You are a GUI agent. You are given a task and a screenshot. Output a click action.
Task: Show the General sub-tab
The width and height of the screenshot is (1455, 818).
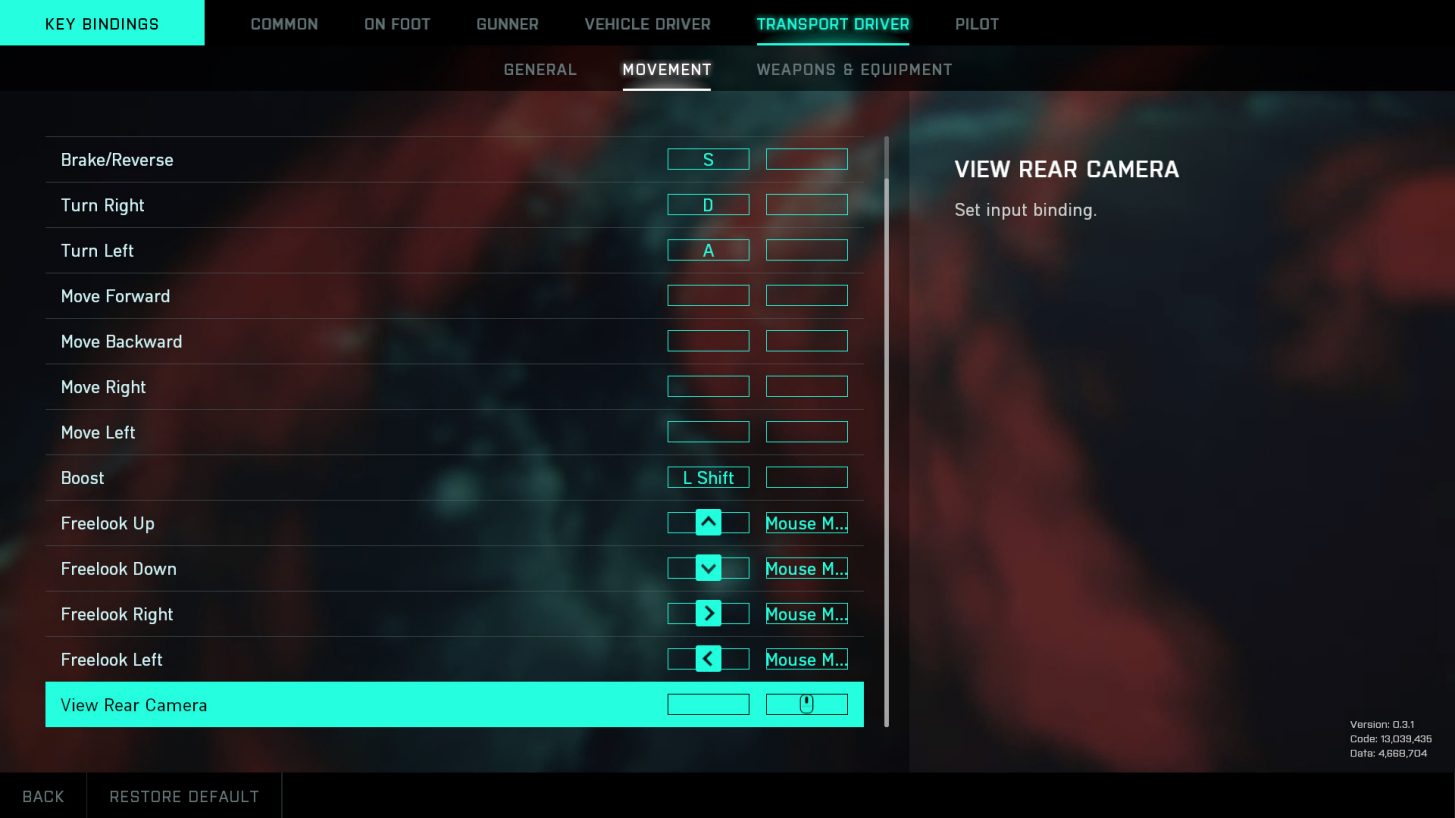(x=540, y=70)
